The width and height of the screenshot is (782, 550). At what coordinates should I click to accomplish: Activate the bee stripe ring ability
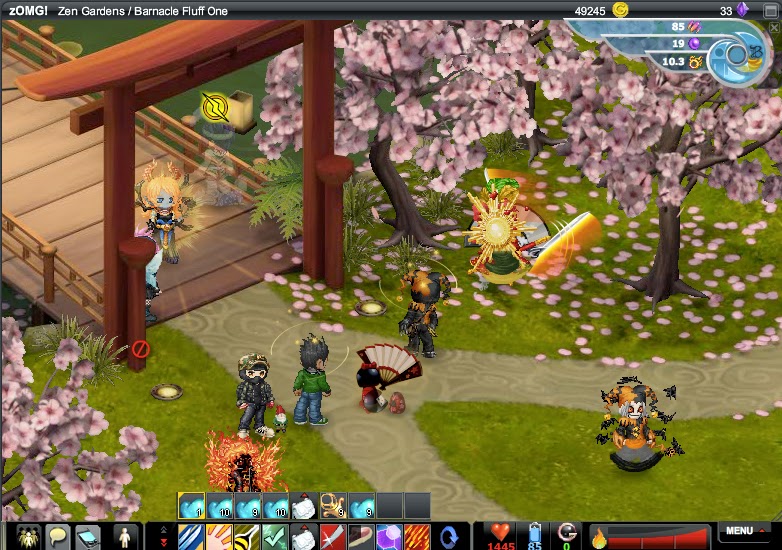click(247, 536)
